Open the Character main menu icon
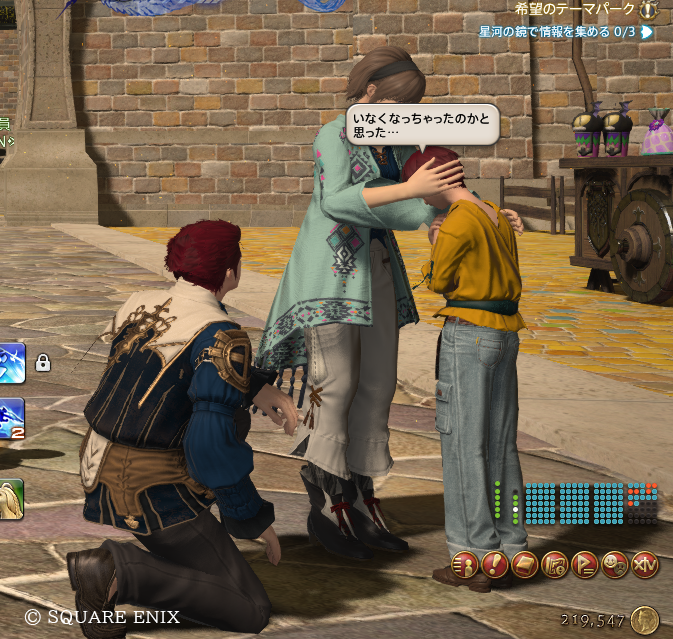673x639 pixels. (x=465, y=565)
